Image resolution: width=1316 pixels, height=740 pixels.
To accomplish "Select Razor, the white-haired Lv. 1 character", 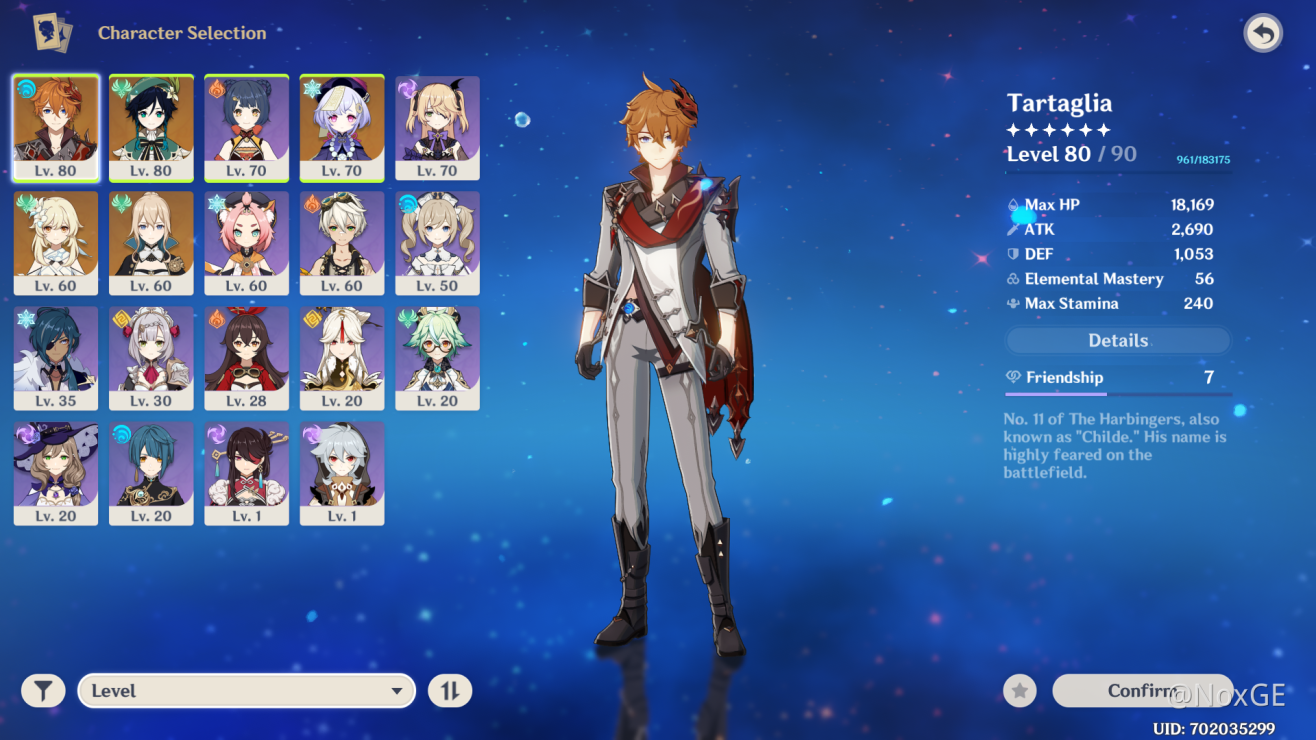I will [x=342, y=473].
